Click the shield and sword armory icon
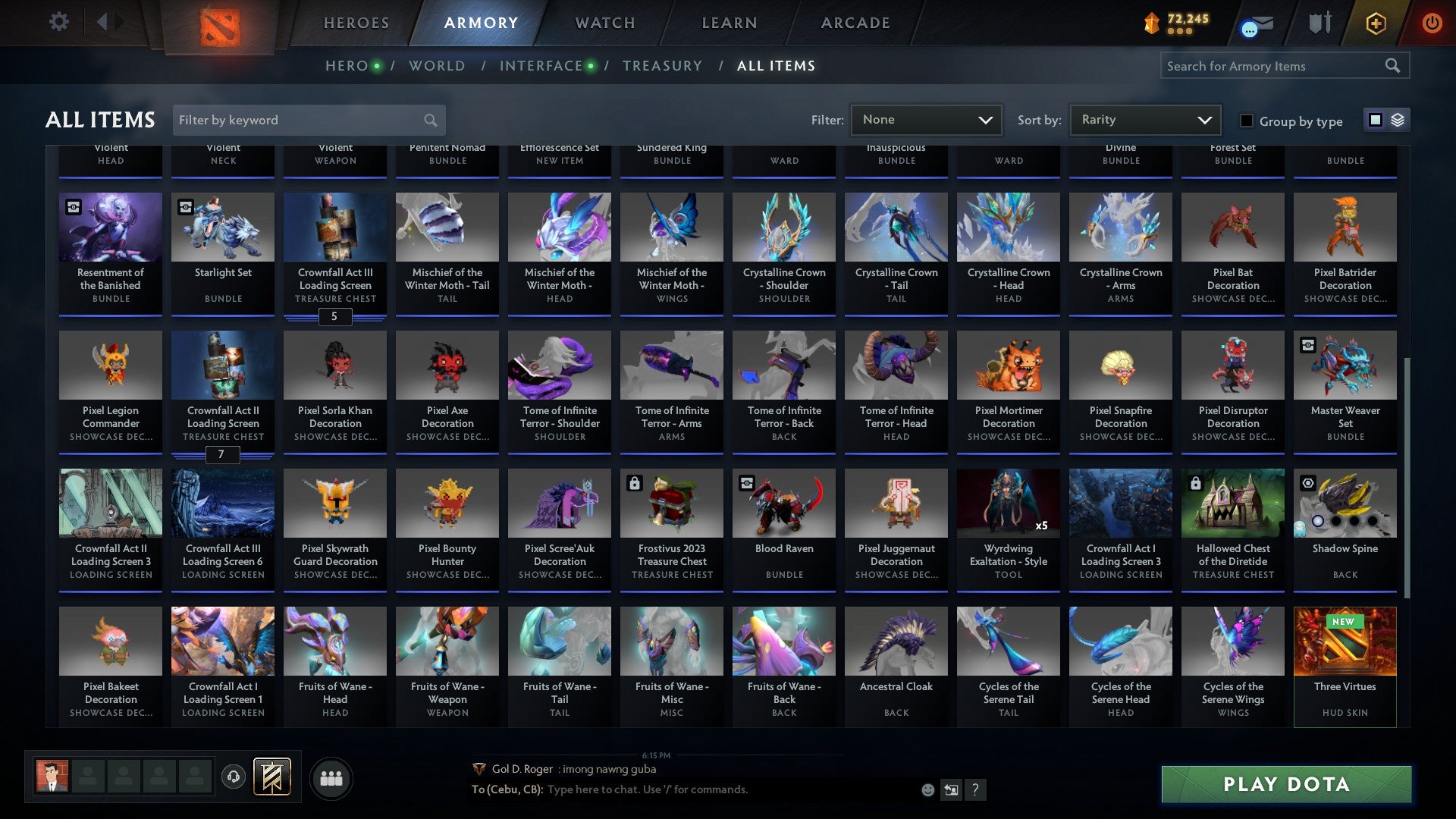The image size is (1456, 819). [x=1319, y=23]
